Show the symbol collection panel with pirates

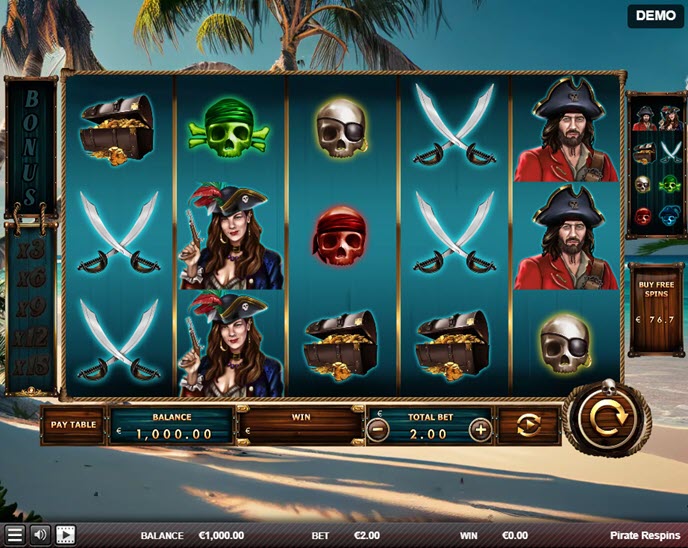[656, 165]
